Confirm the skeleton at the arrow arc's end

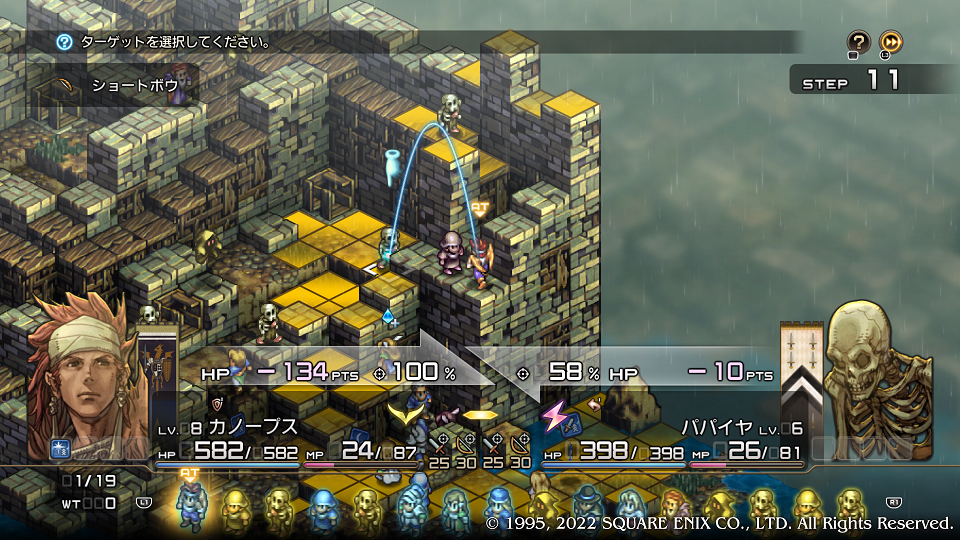click(451, 113)
